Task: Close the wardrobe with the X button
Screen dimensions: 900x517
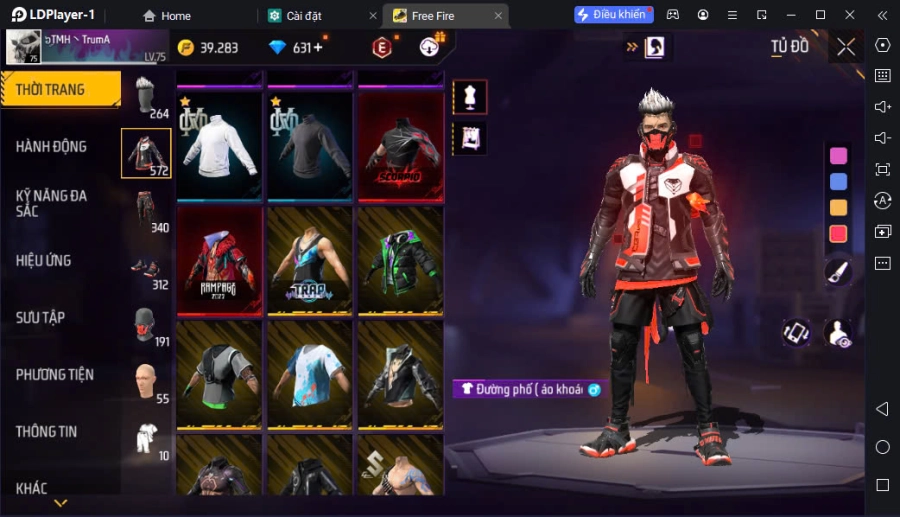Action: 846,47
